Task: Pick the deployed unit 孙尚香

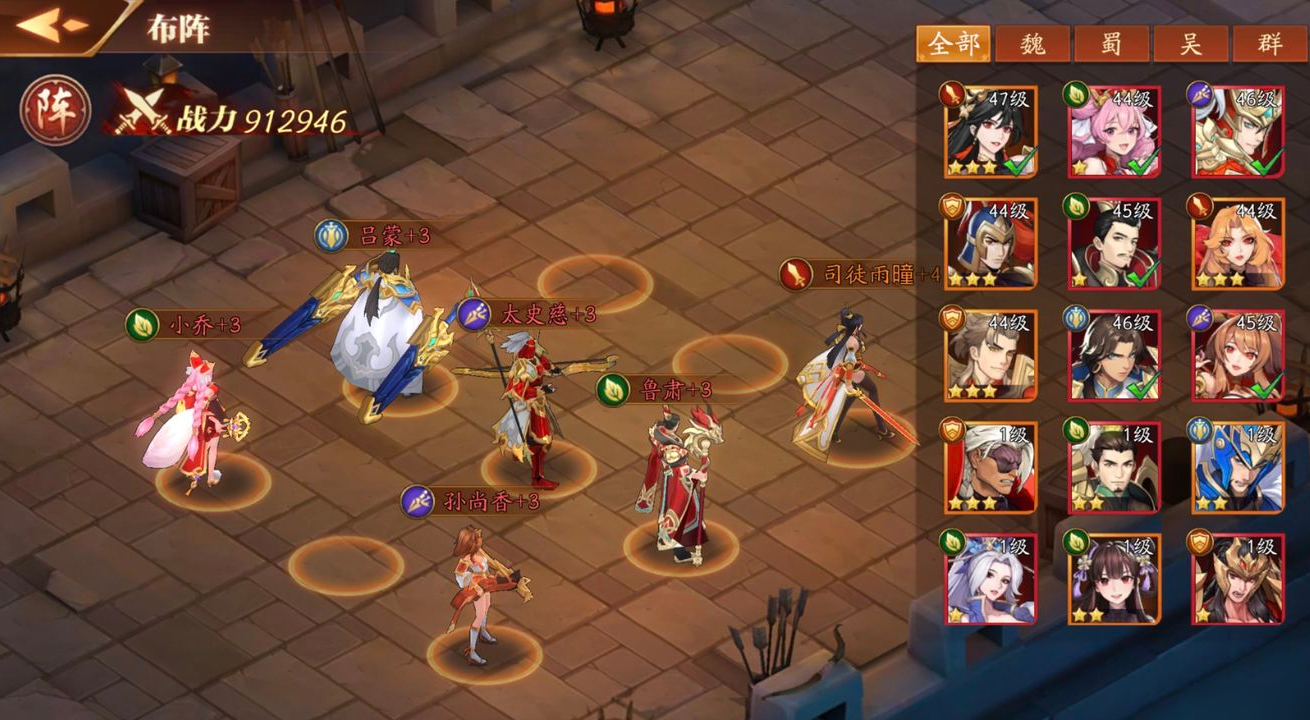Action: point(480,590)
